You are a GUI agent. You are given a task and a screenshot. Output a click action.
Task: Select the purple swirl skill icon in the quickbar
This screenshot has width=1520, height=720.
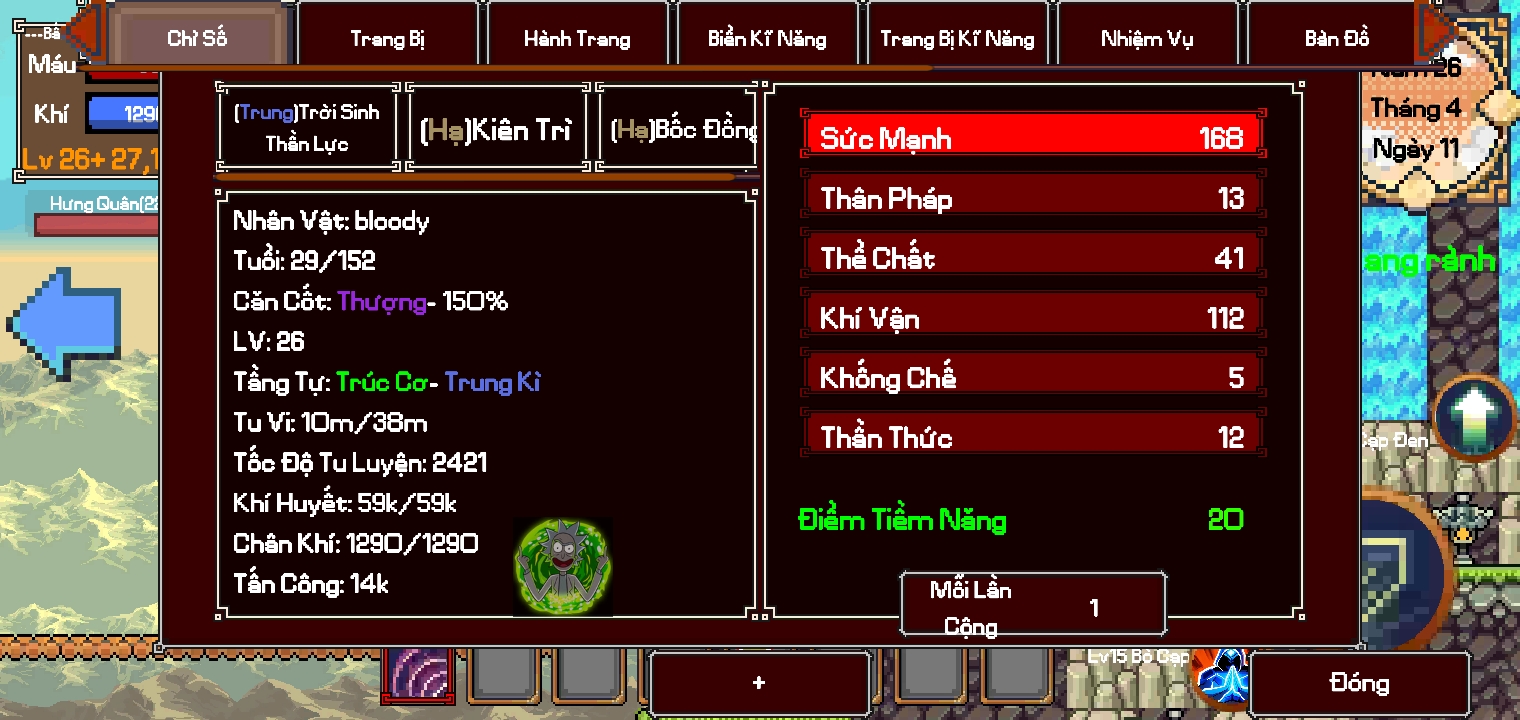[417, 678]
